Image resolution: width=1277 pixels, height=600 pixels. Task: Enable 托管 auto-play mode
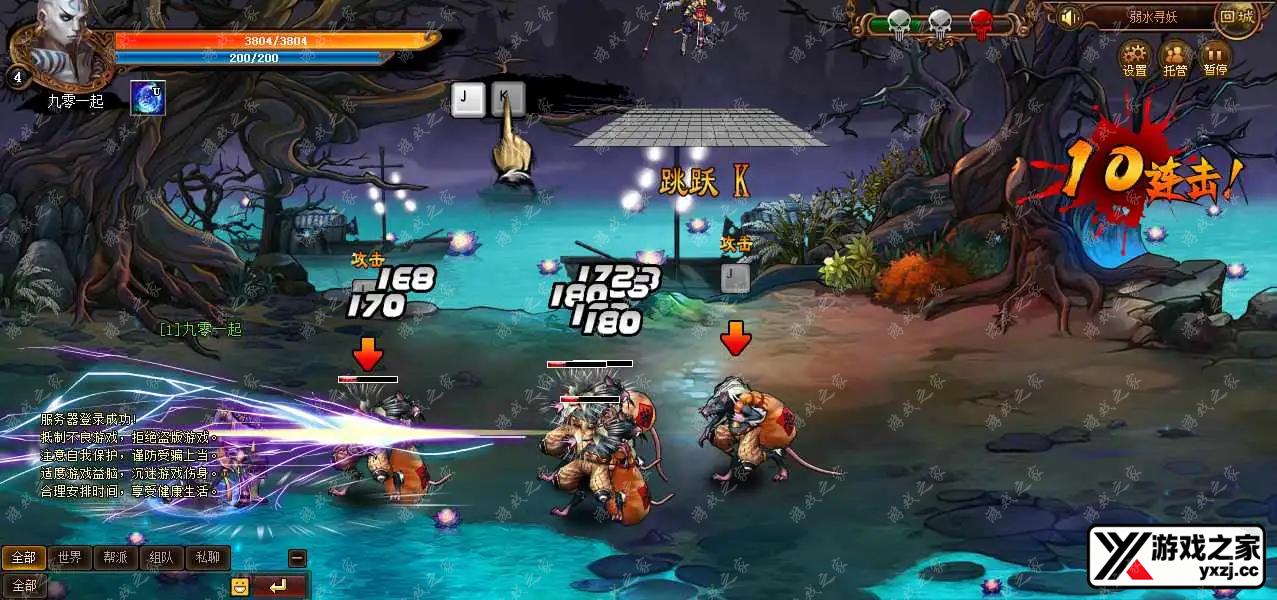[1175, 54]
